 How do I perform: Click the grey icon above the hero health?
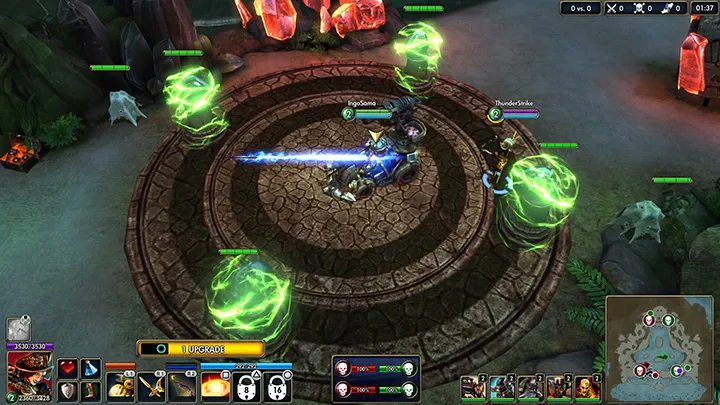coord(17,329)
